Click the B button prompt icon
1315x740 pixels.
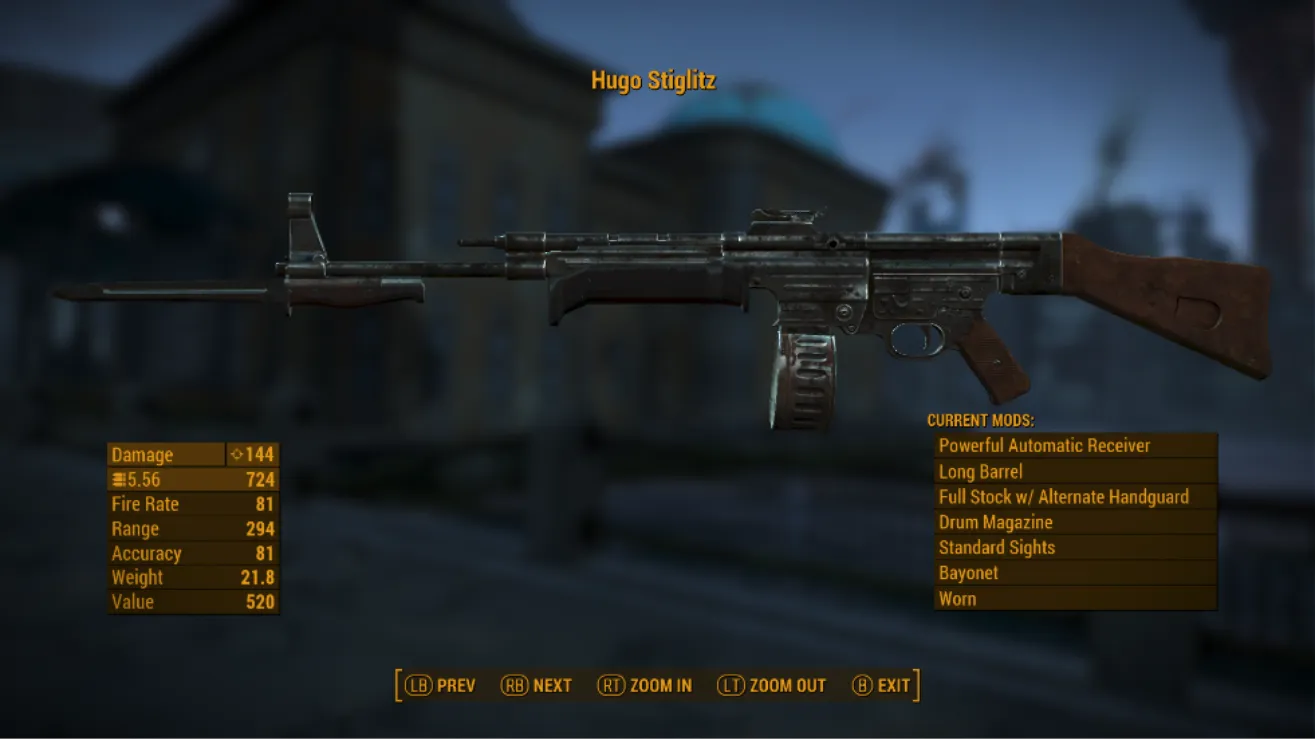861,685
